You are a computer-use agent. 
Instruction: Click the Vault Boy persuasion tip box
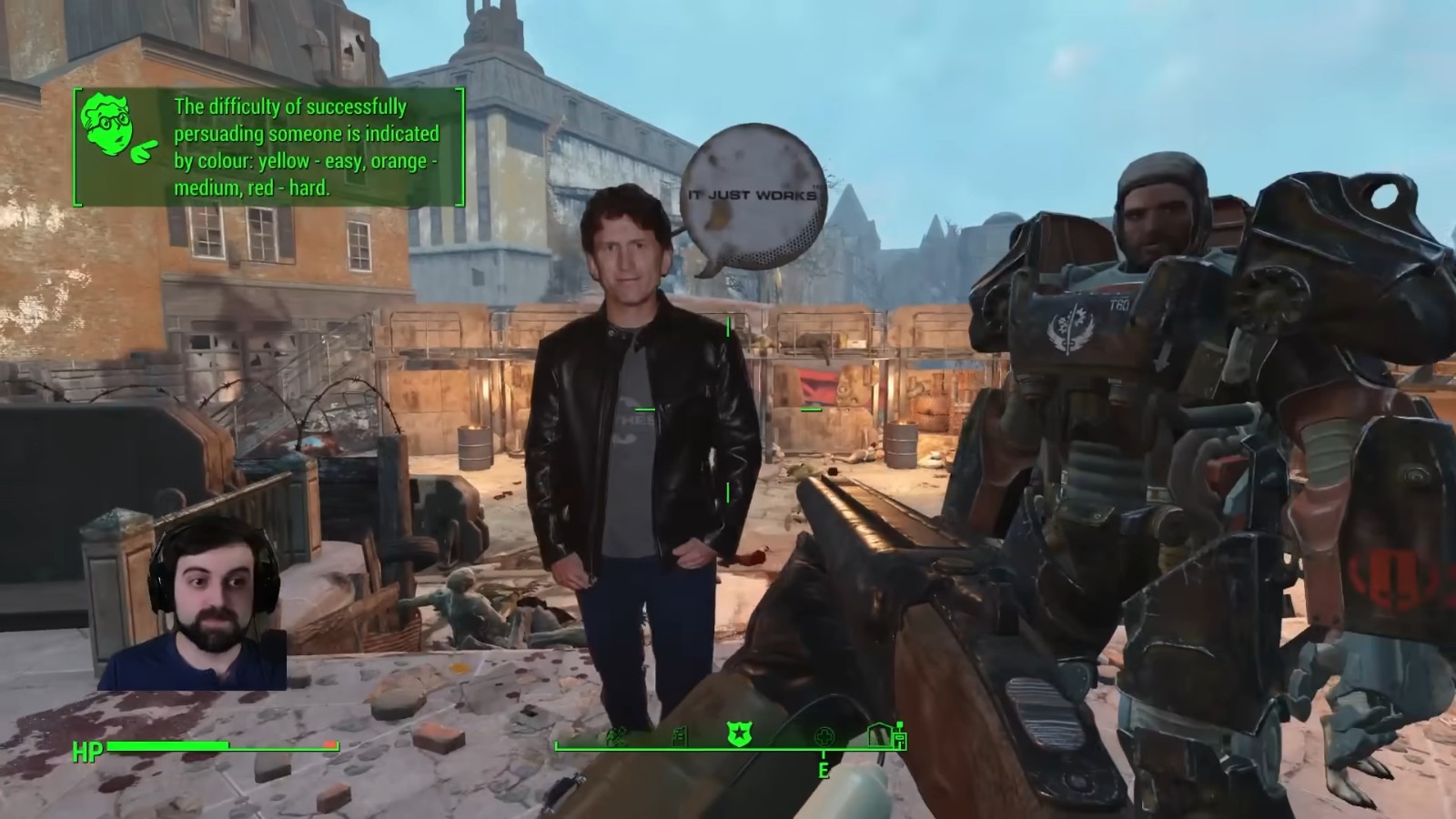coord(269,147)
